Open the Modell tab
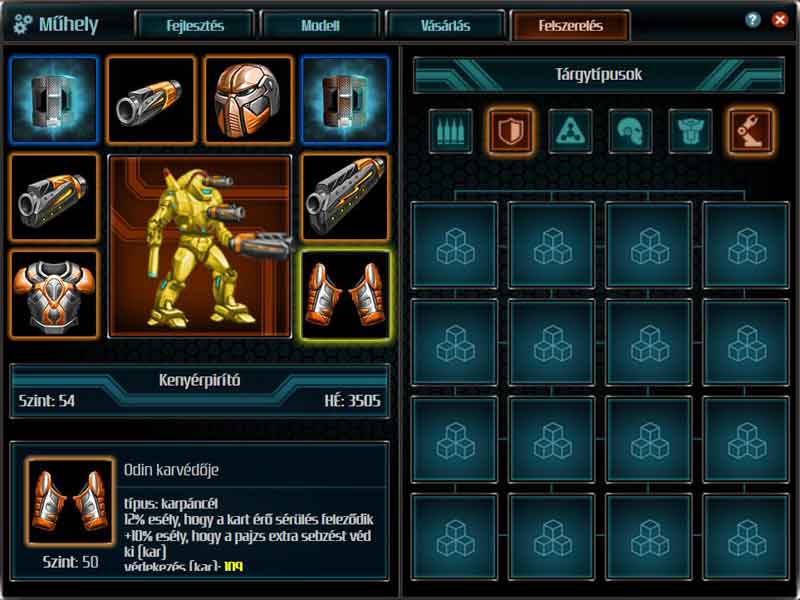 (320, 26)
